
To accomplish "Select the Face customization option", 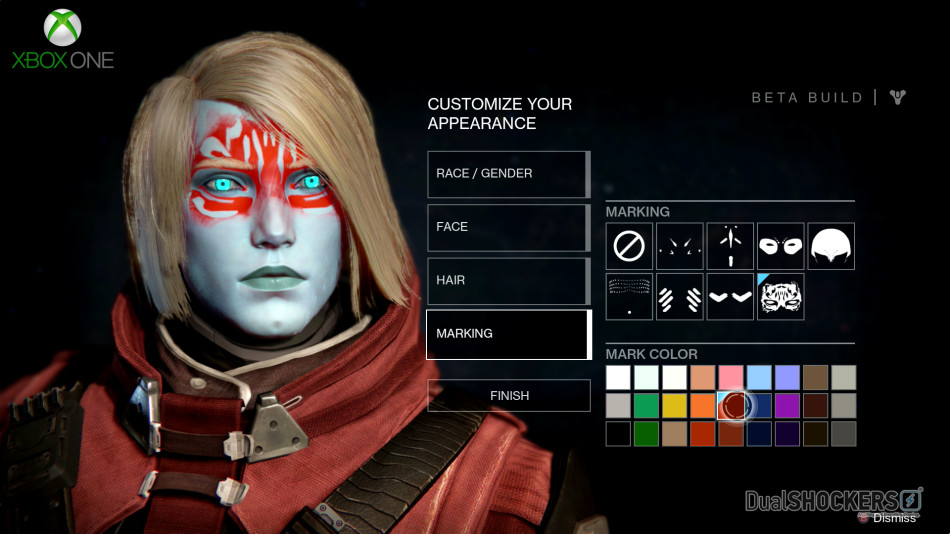I will click(x=508, y=227).
